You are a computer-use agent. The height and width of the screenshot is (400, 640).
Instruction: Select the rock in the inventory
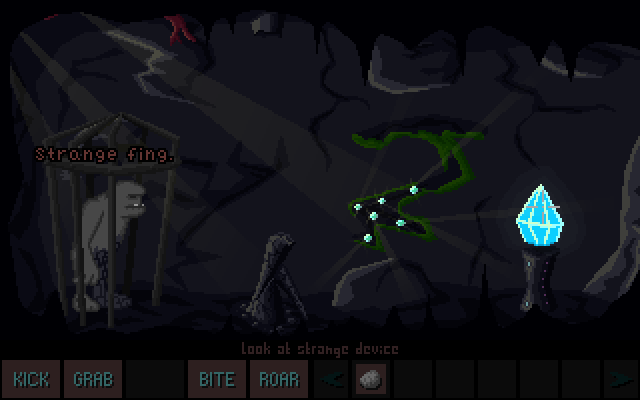368,380
